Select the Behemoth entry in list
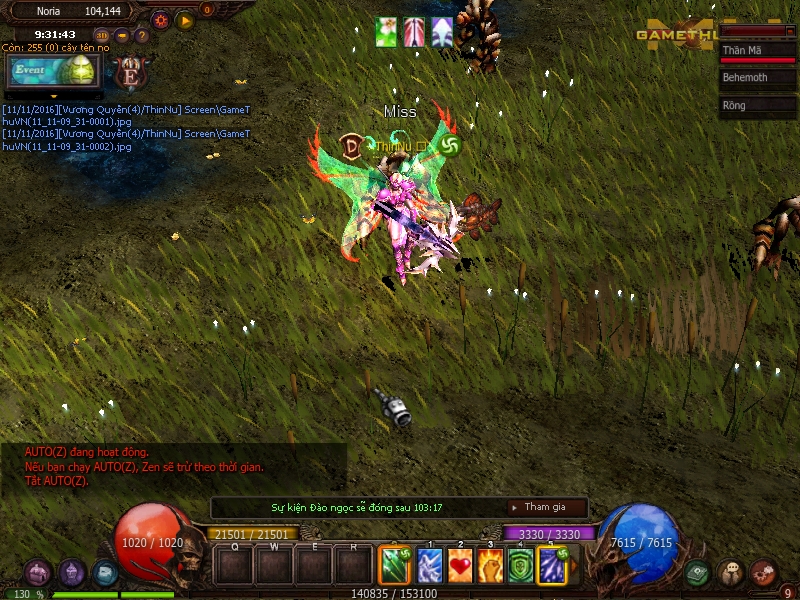The height and width of the screenshot is (600, 800). pos(757,78)
